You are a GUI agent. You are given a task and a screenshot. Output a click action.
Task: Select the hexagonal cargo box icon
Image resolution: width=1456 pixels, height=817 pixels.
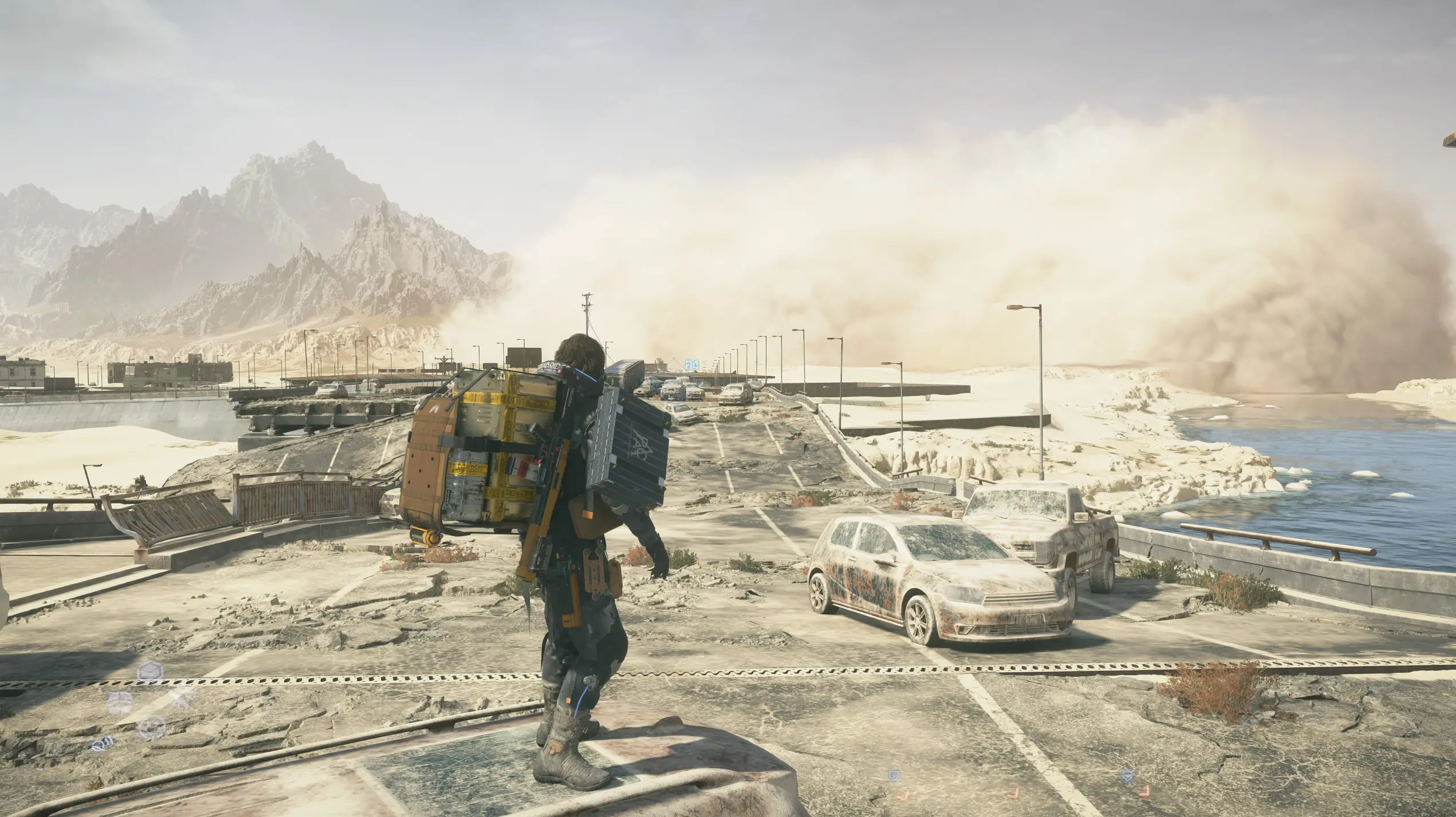150,671
